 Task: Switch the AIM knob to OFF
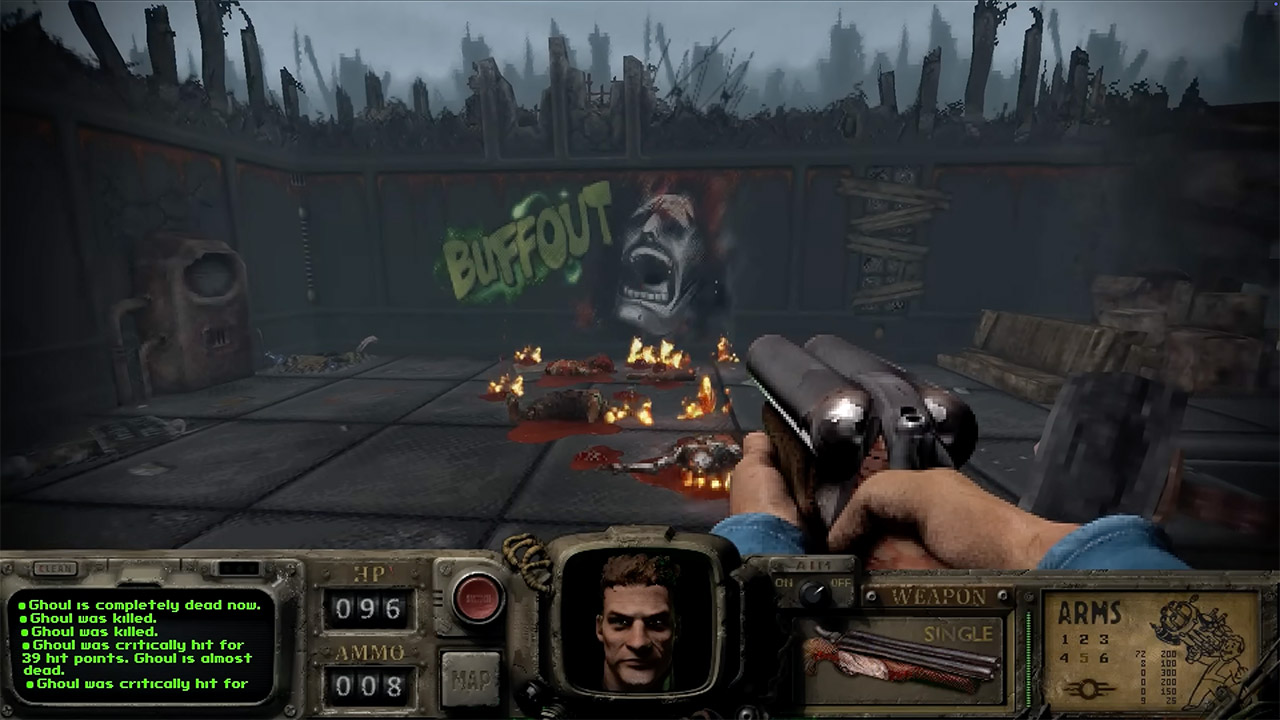[x=840, y=582]
